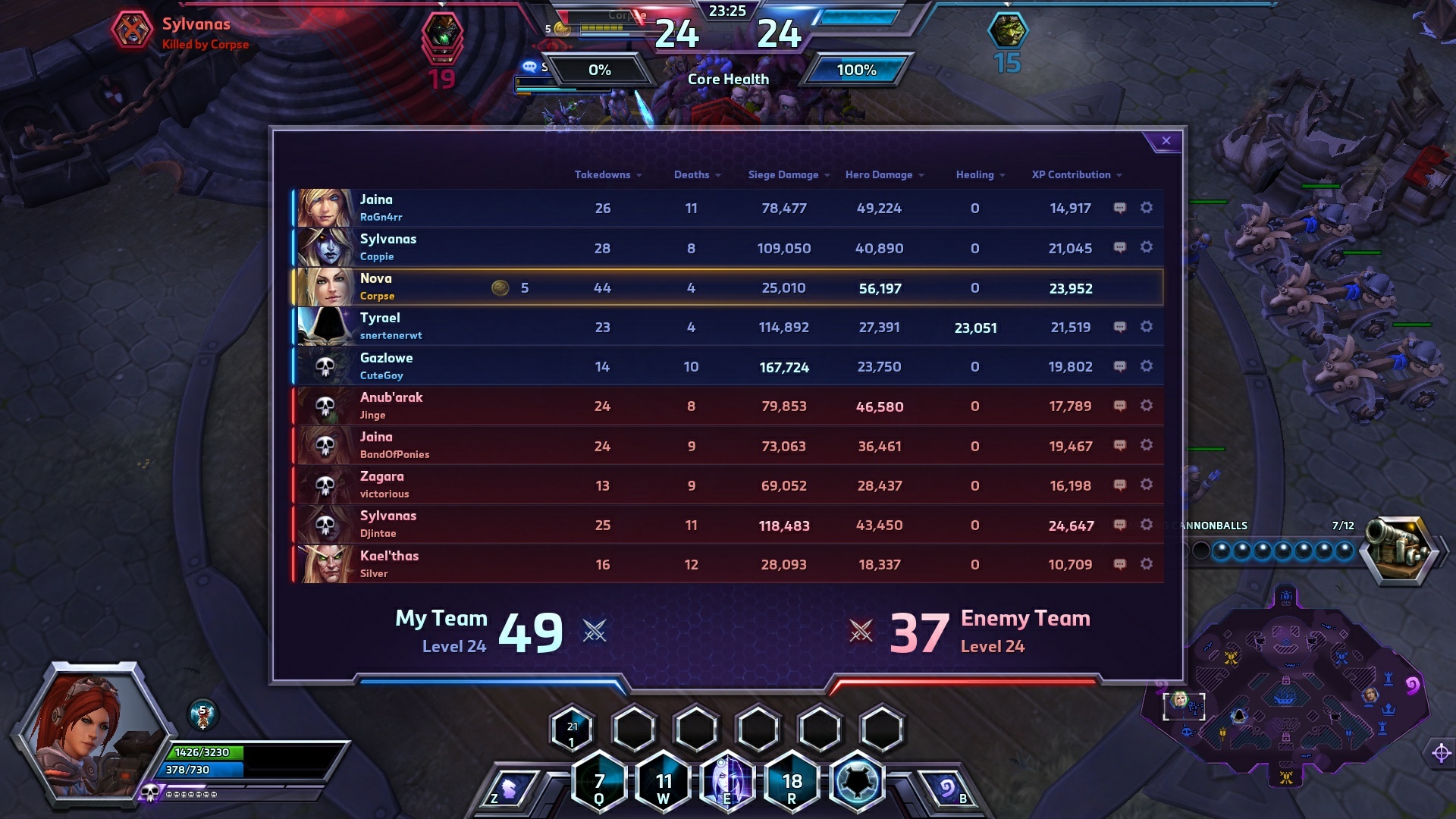Select the Z mount button
The width and height of the screenshot is (1456, 819).
(510, 790)
